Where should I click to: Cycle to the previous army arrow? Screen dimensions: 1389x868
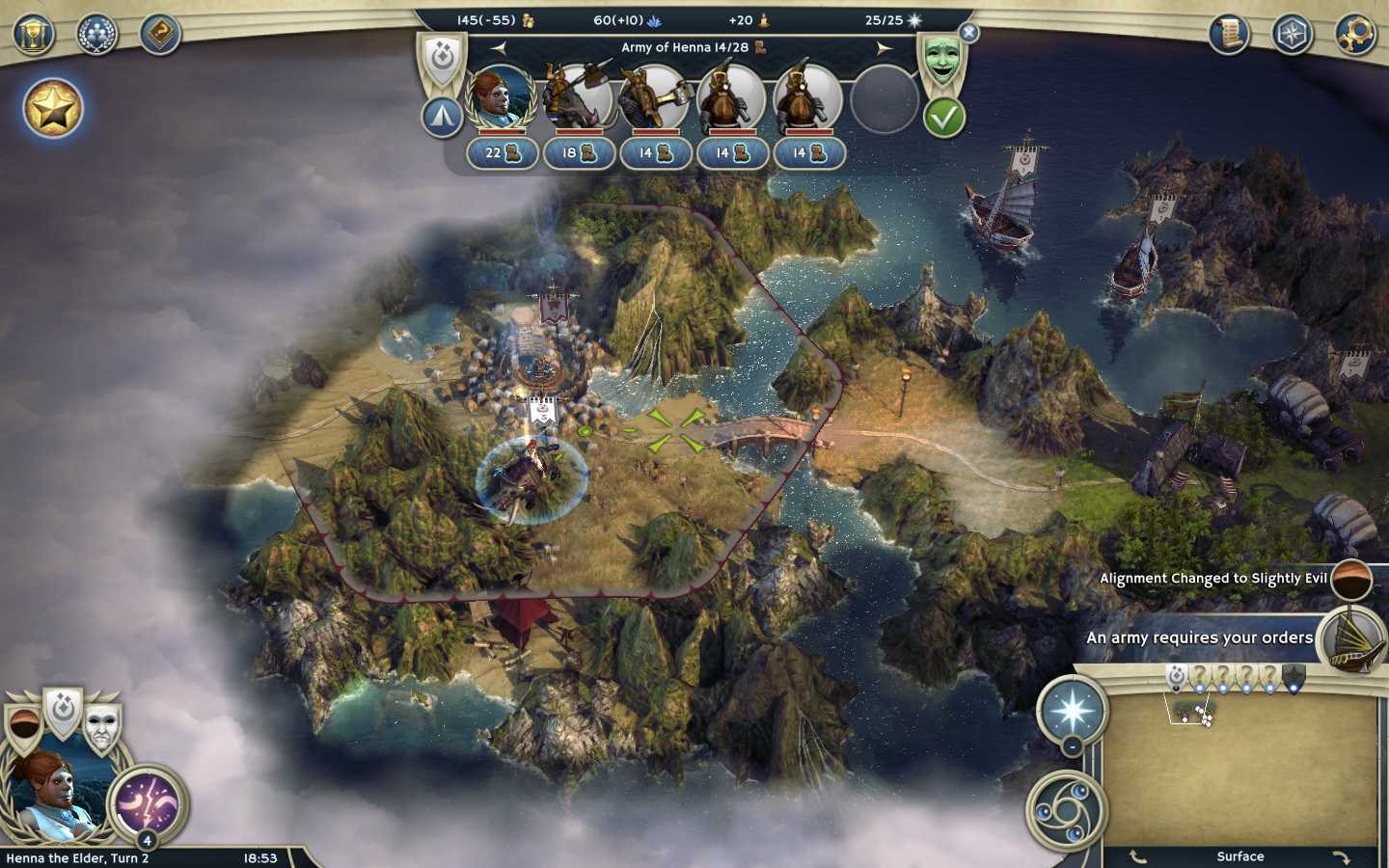(x=498, y=47)
